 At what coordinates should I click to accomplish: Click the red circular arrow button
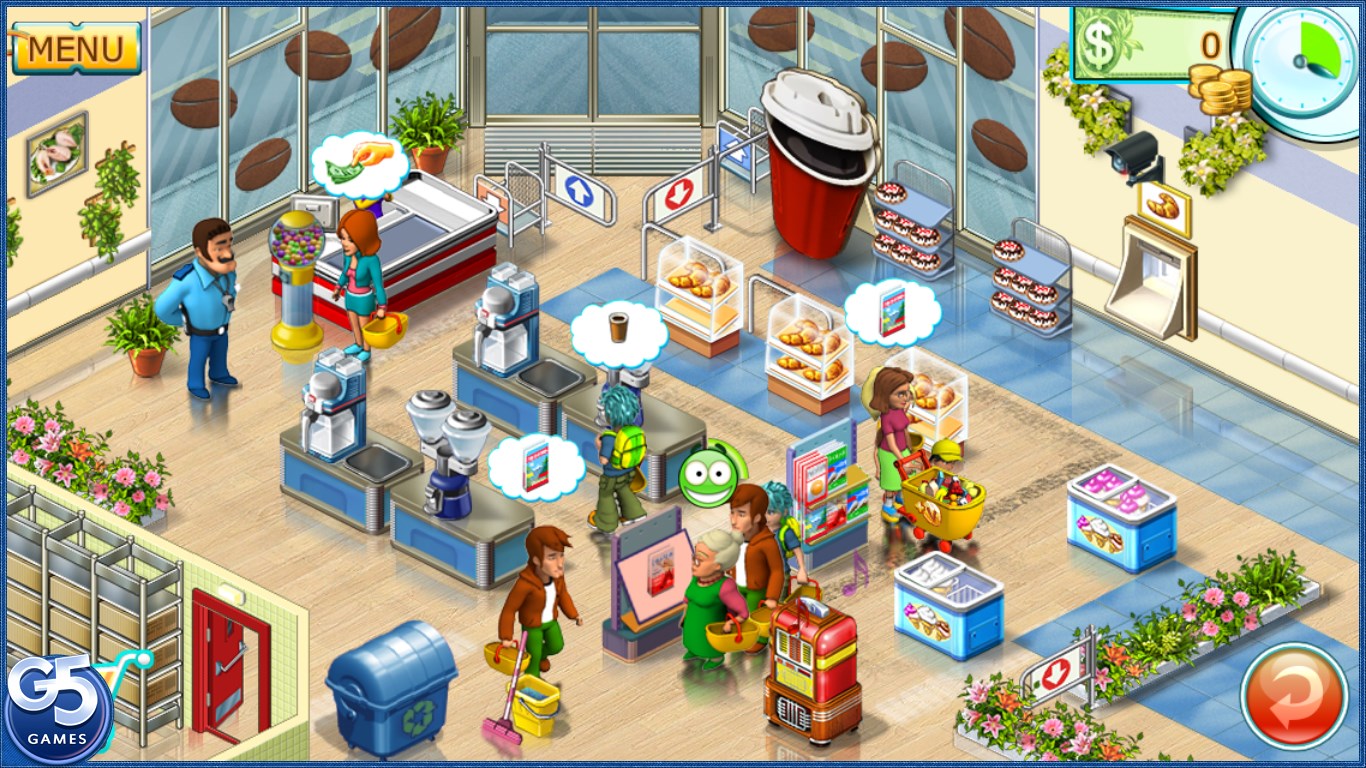(x=1294, y=696)
